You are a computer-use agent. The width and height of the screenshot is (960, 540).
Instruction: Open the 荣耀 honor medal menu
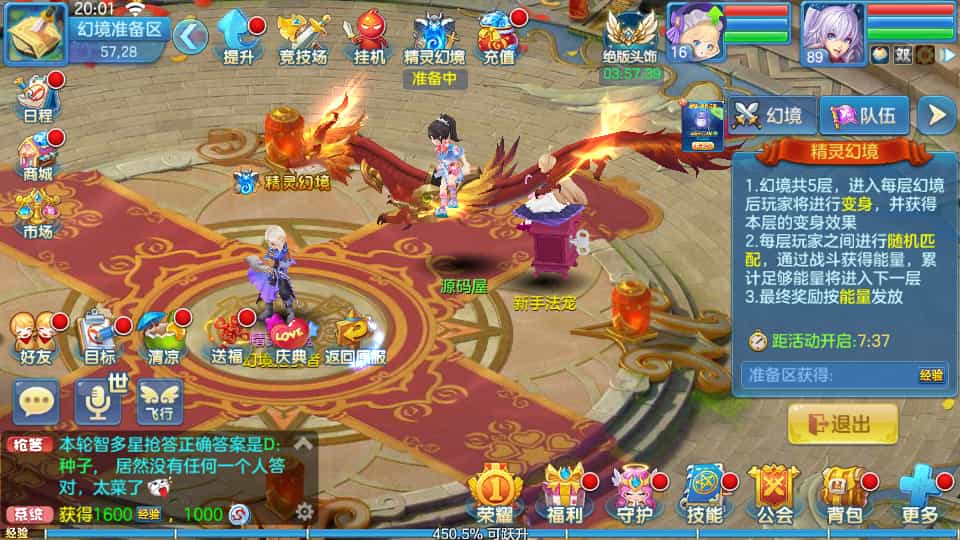pyautogui.click(x=495, y=495)
